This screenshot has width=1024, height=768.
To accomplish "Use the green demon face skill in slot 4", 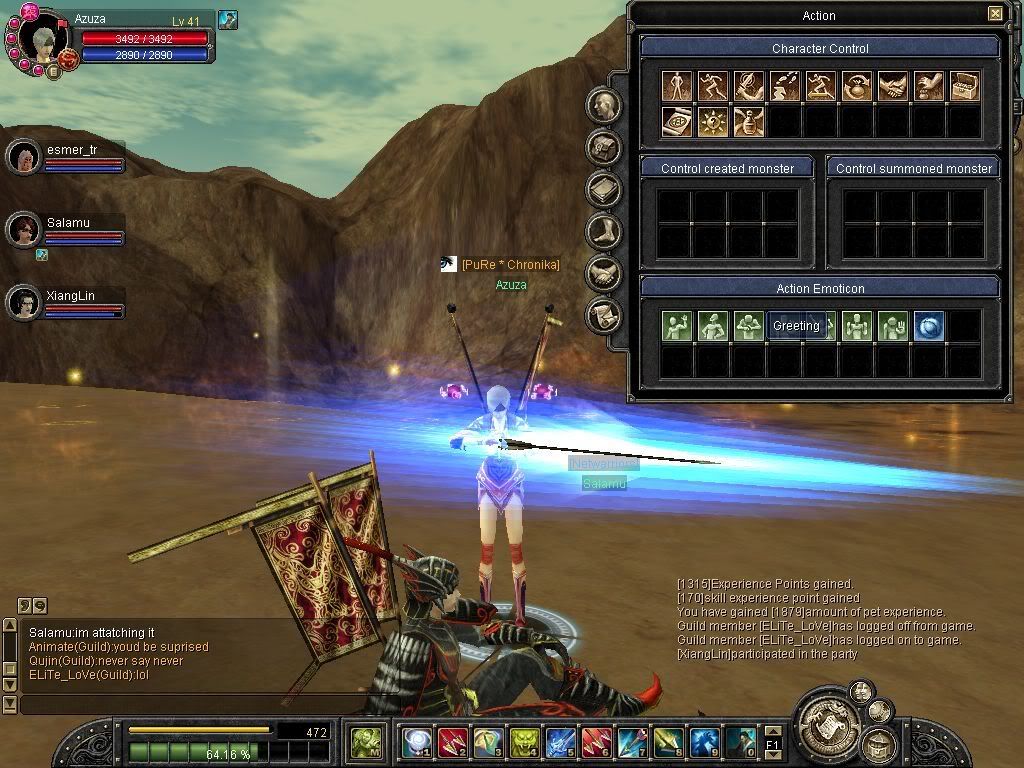I will [x=524, y=741].
